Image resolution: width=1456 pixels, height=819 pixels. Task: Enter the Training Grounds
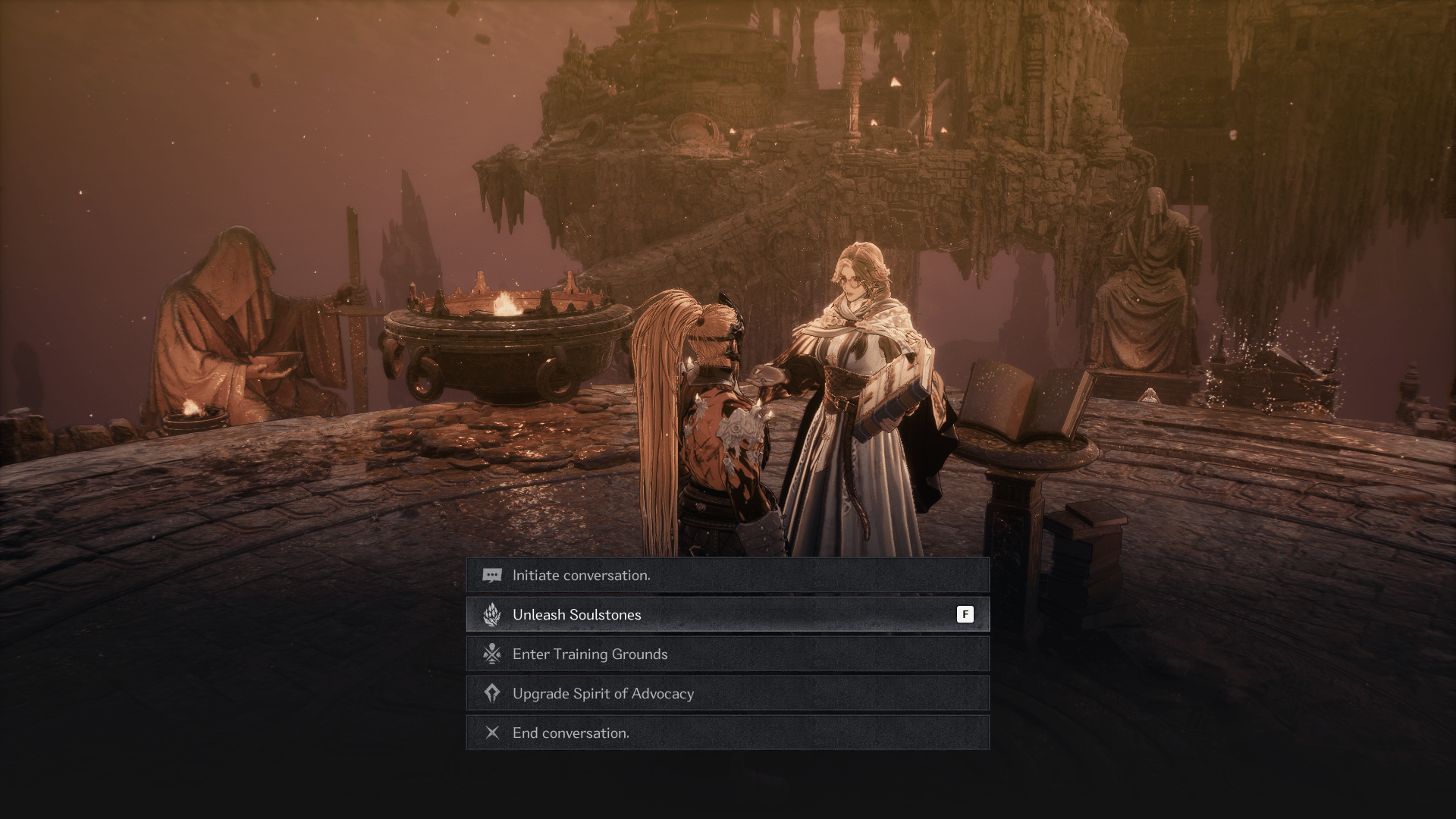click(x=726, y=654)
